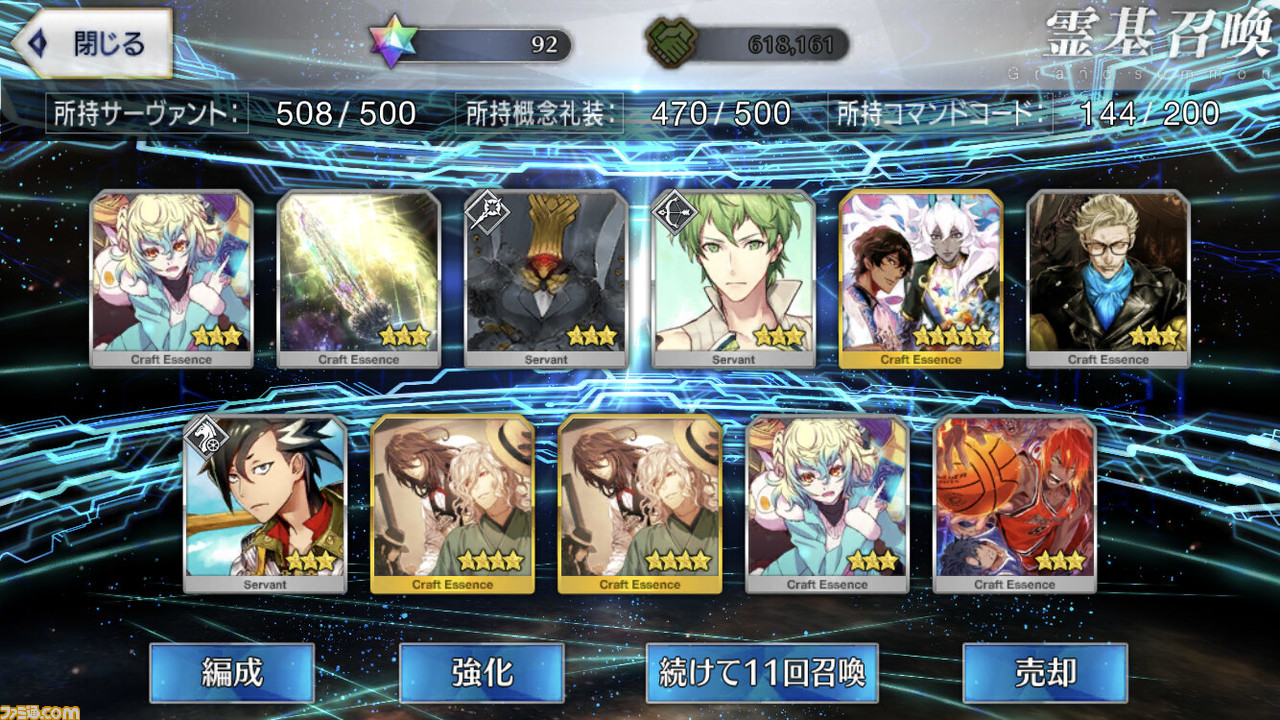Open the 編成 formation menu
The width and height of the screenshot is (1280, 720).
pyautogui.click(x=232, y=673)
